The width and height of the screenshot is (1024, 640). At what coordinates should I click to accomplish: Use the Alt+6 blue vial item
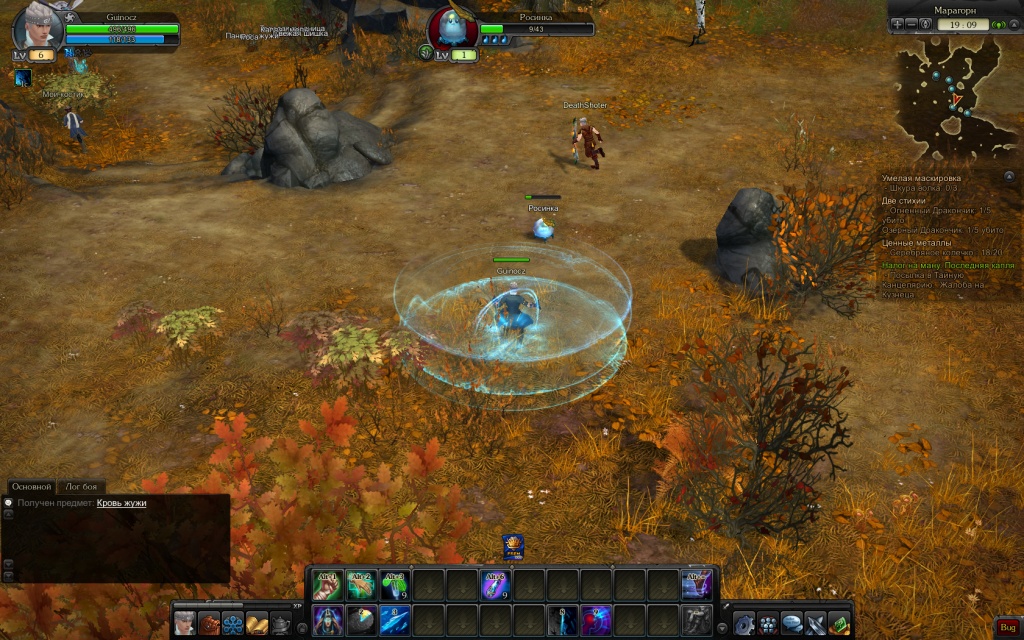click(496, 584)
